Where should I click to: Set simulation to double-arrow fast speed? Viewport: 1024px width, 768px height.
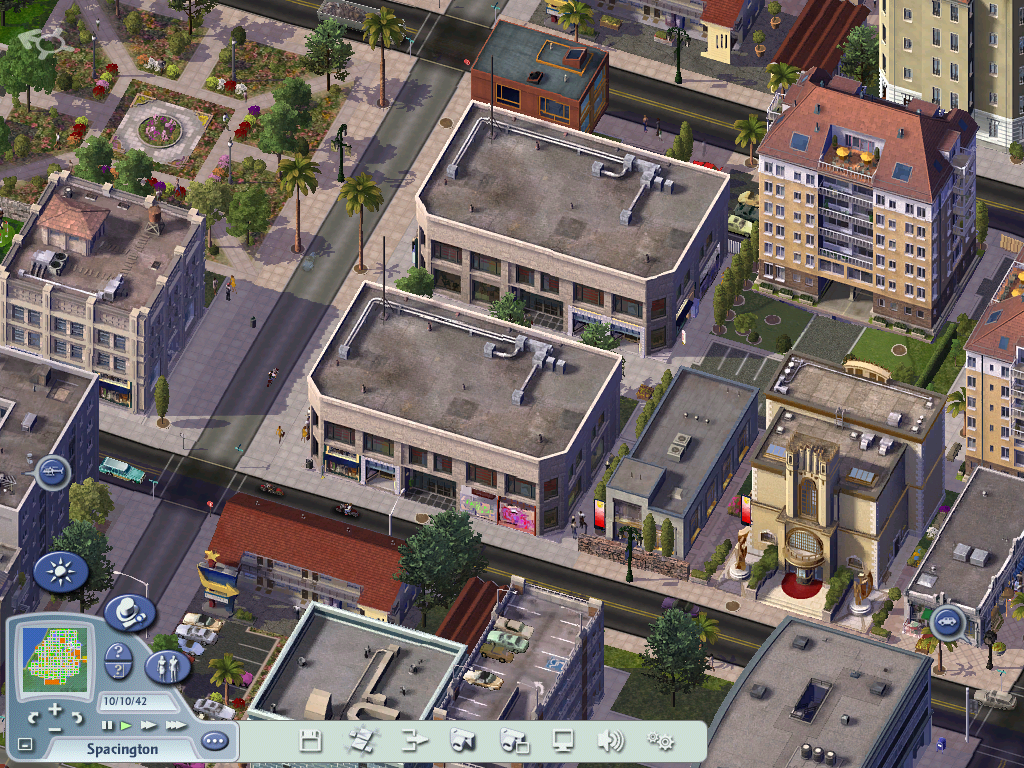tap(149, 725)
